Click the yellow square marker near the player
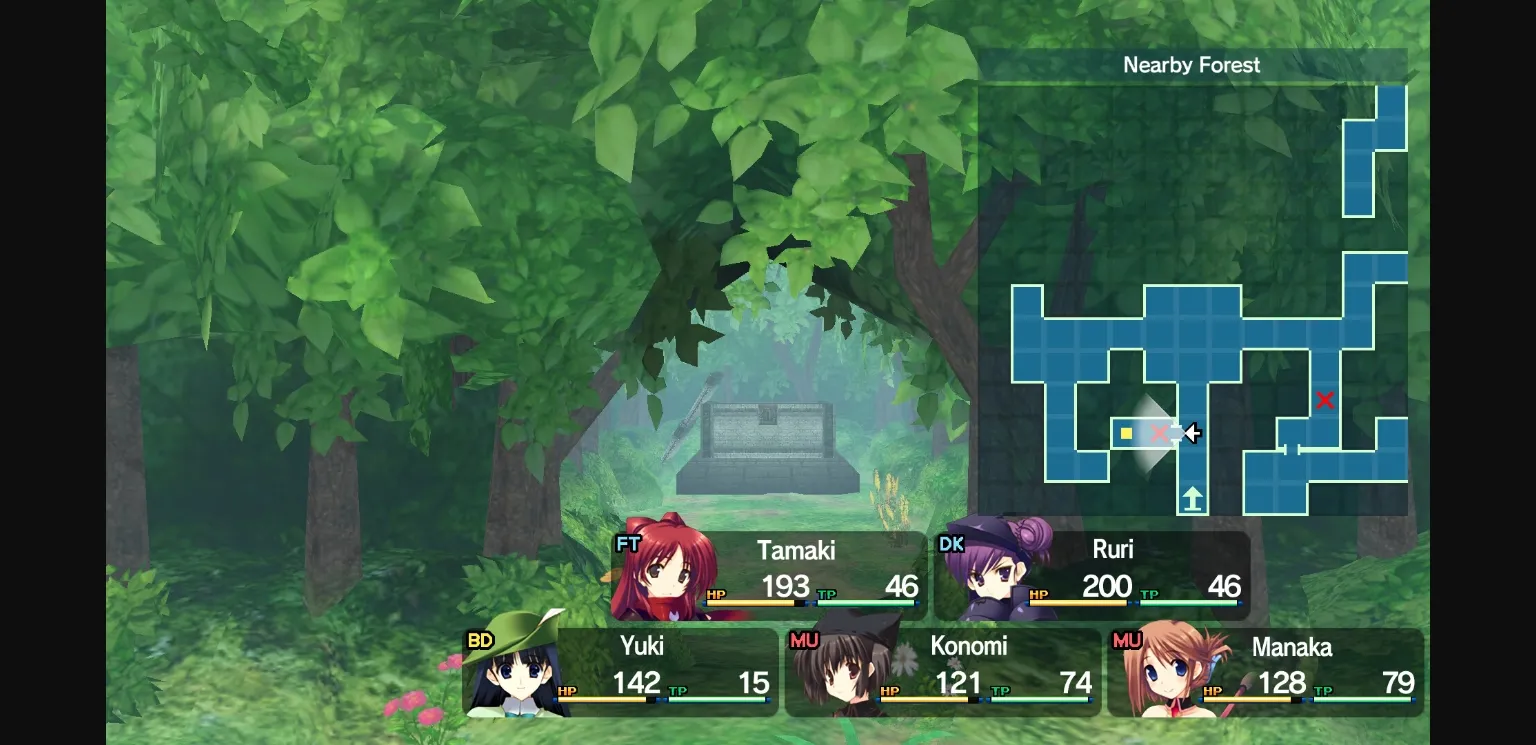Viewport: 1536px width, 745px height. (1126, 433)
